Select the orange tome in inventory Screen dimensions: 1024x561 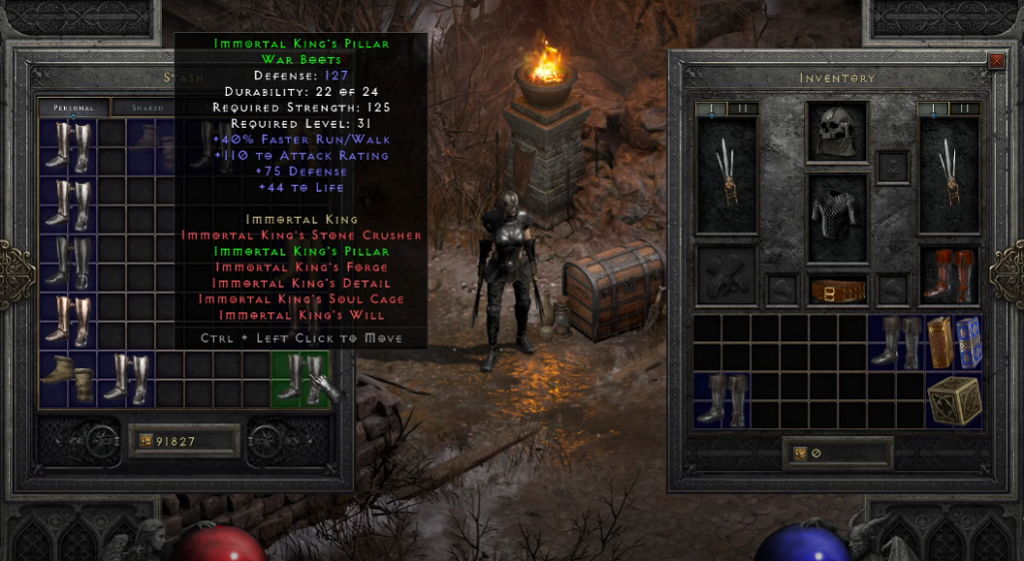[x=938, y=343]
